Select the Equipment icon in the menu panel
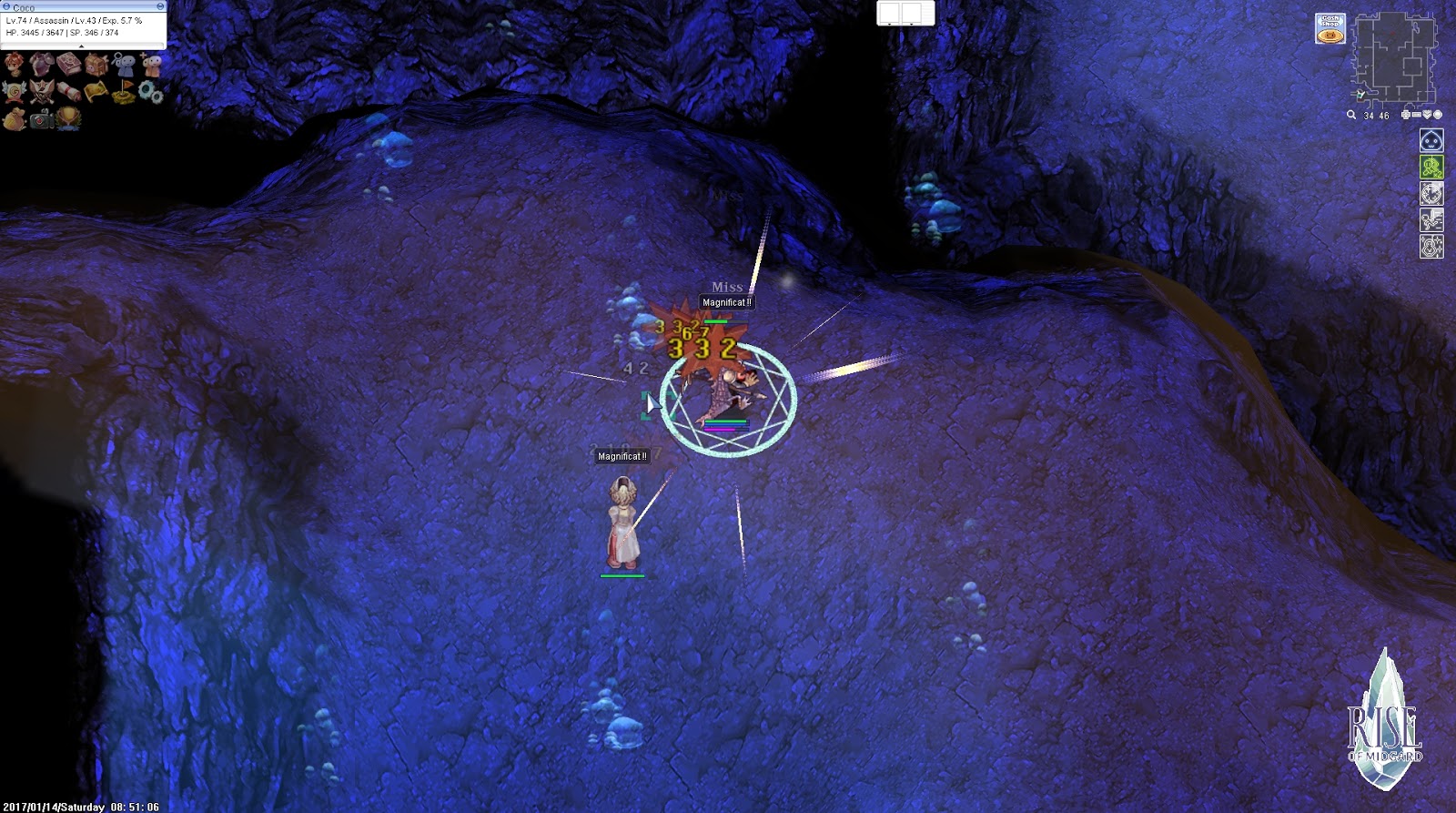Image resolution: width=1456 pixels, height=813 pixels. click(40, 64)
